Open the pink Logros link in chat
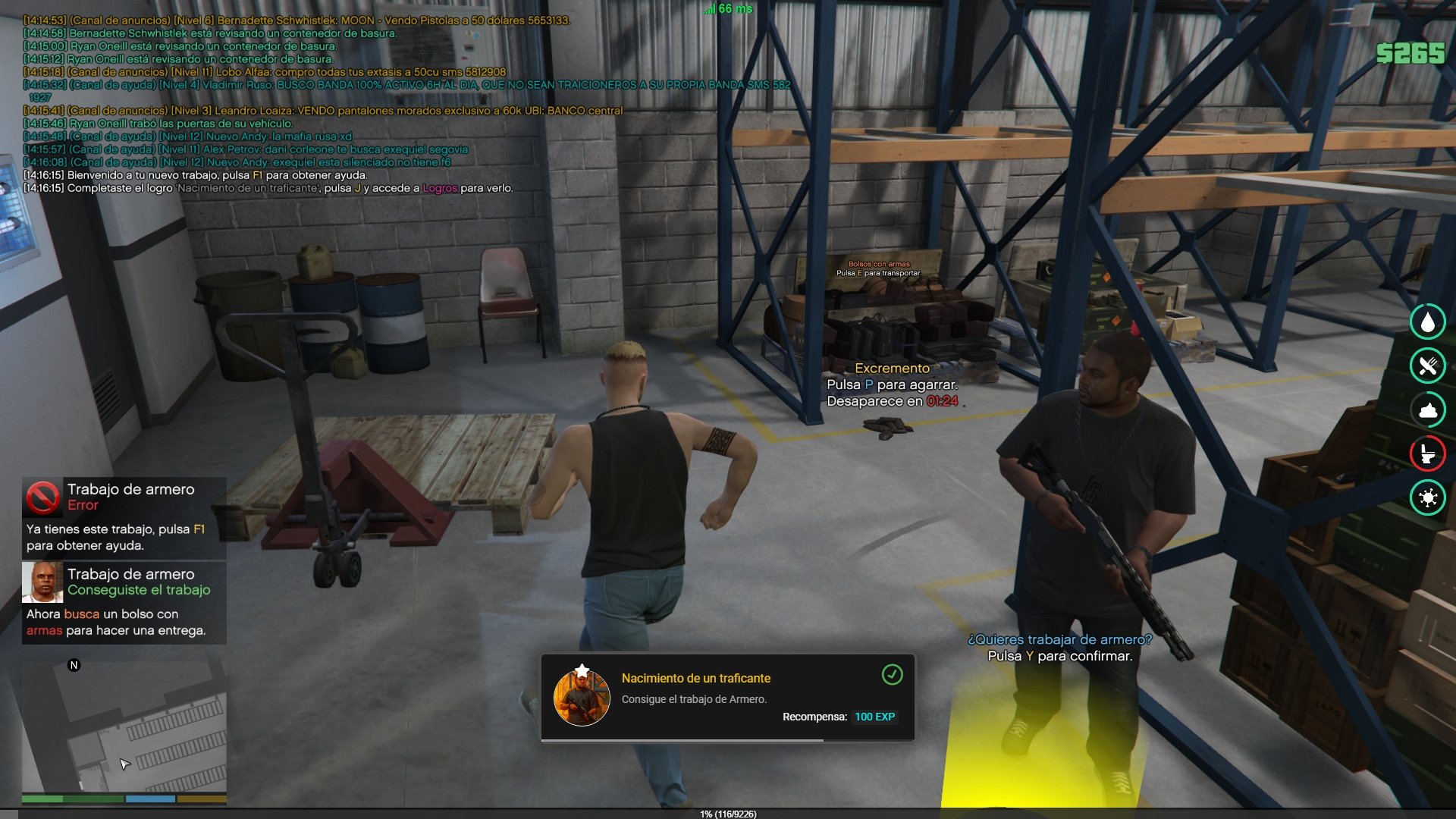 (x=440, y=188)
